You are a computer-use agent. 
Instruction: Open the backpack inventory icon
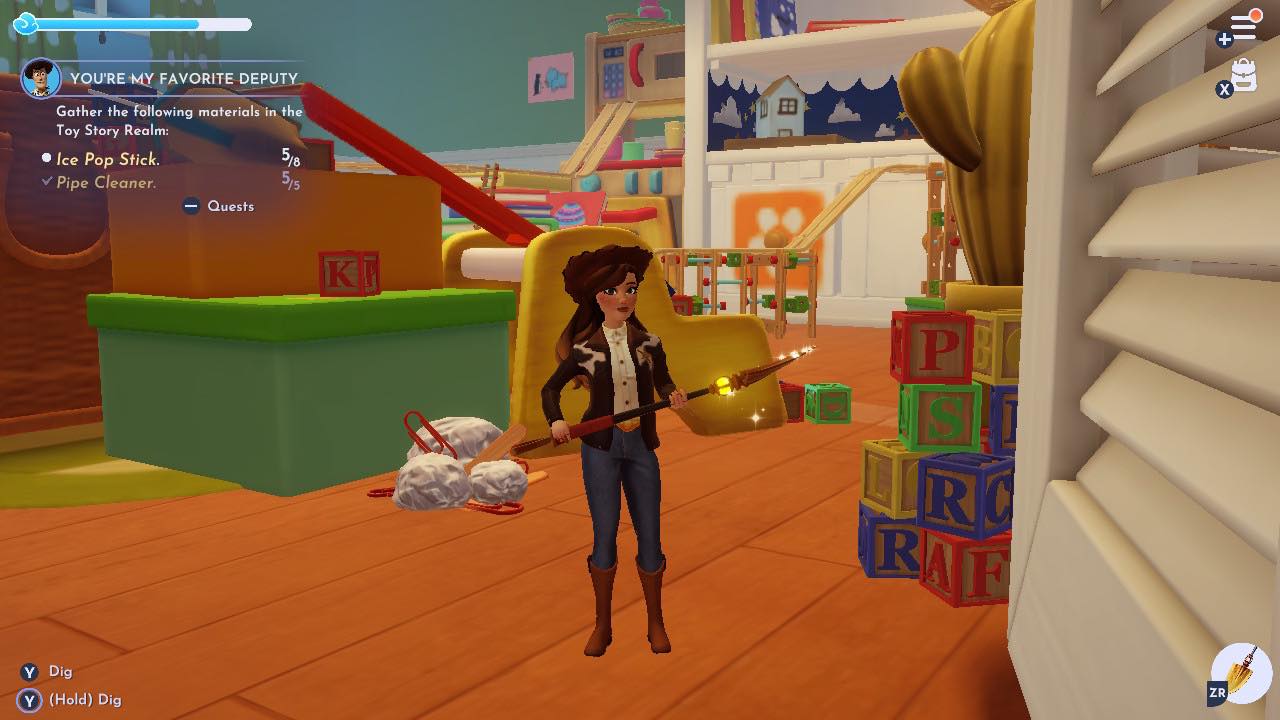[x=1244, y=74]
